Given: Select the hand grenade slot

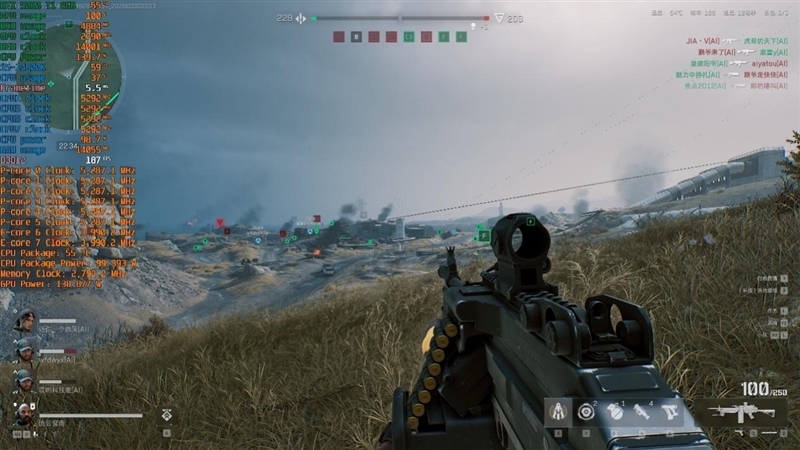Looking at the screenshot, I should 614,411.
